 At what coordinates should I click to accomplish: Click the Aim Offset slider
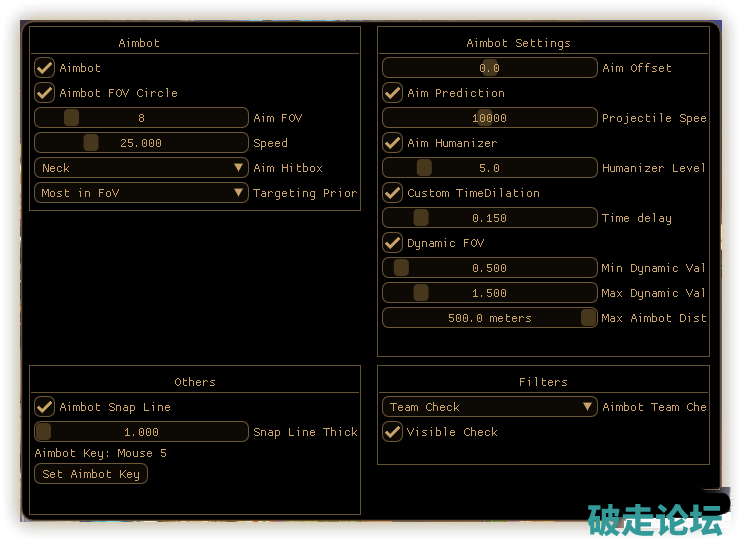coord(489,68)
